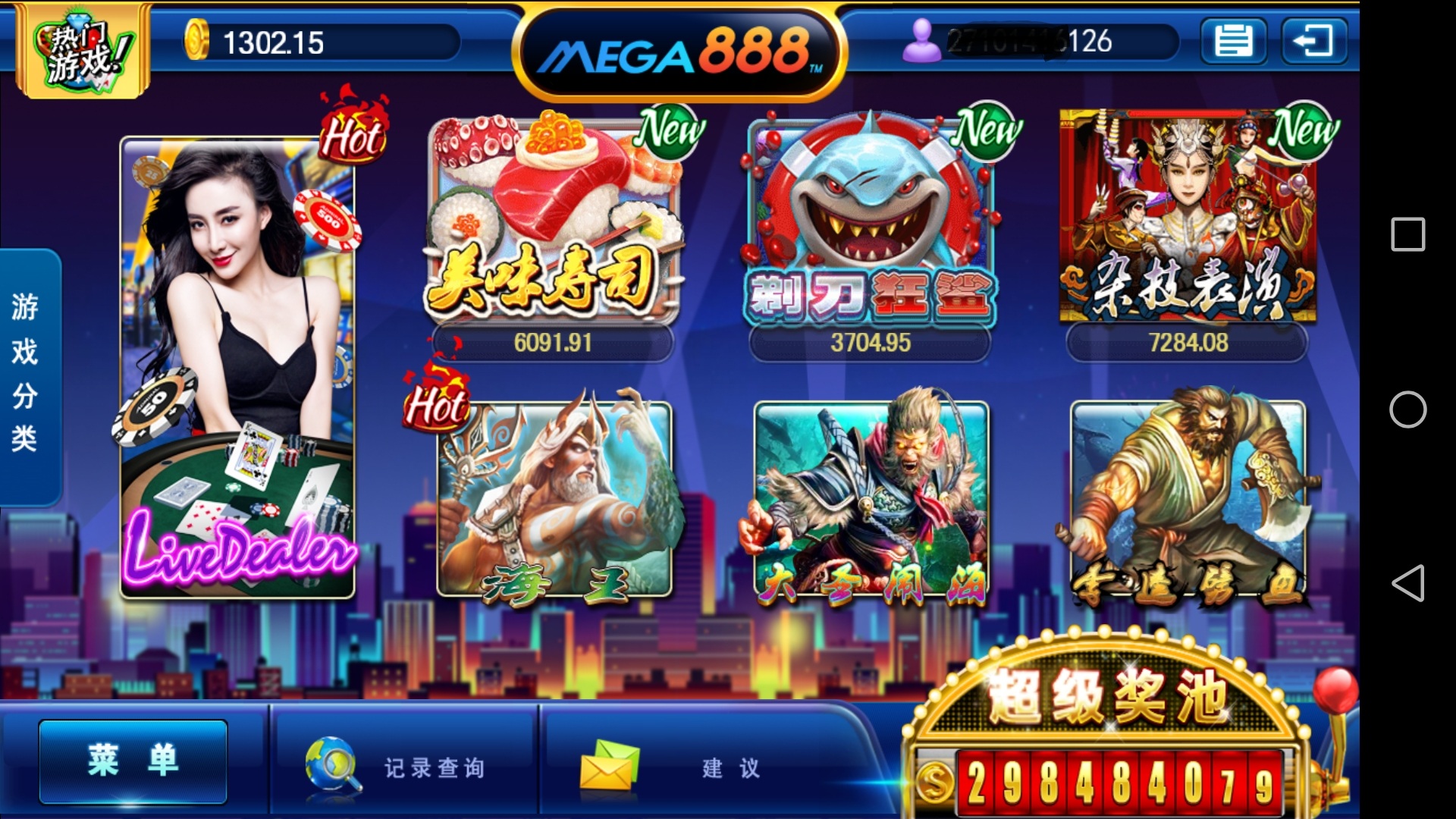
Task: Click the exit logout icon
Action: click(x=1313, y=41)
